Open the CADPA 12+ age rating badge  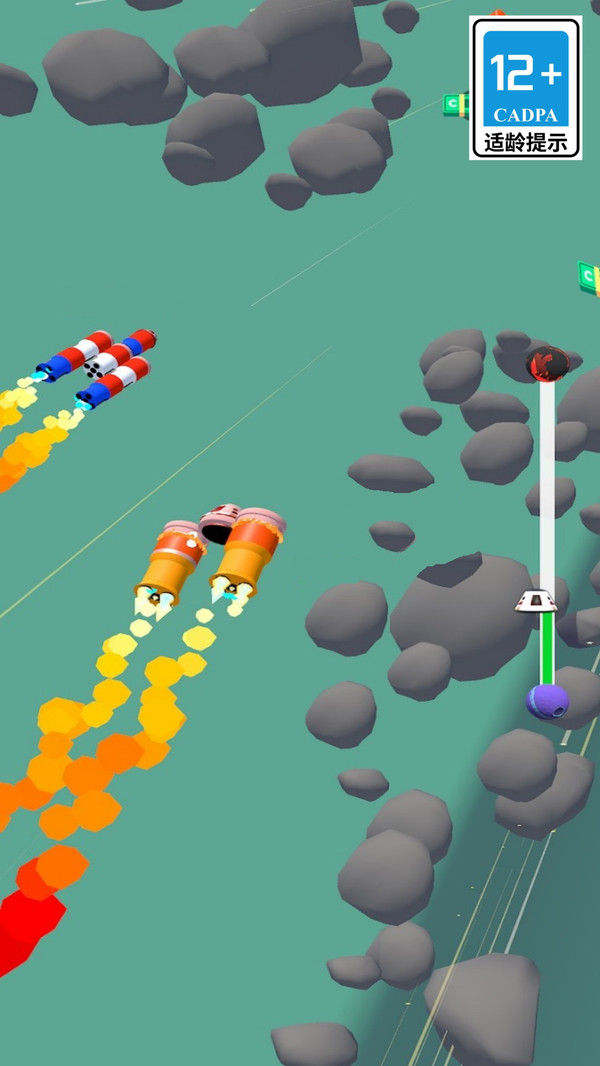point(525,88)
